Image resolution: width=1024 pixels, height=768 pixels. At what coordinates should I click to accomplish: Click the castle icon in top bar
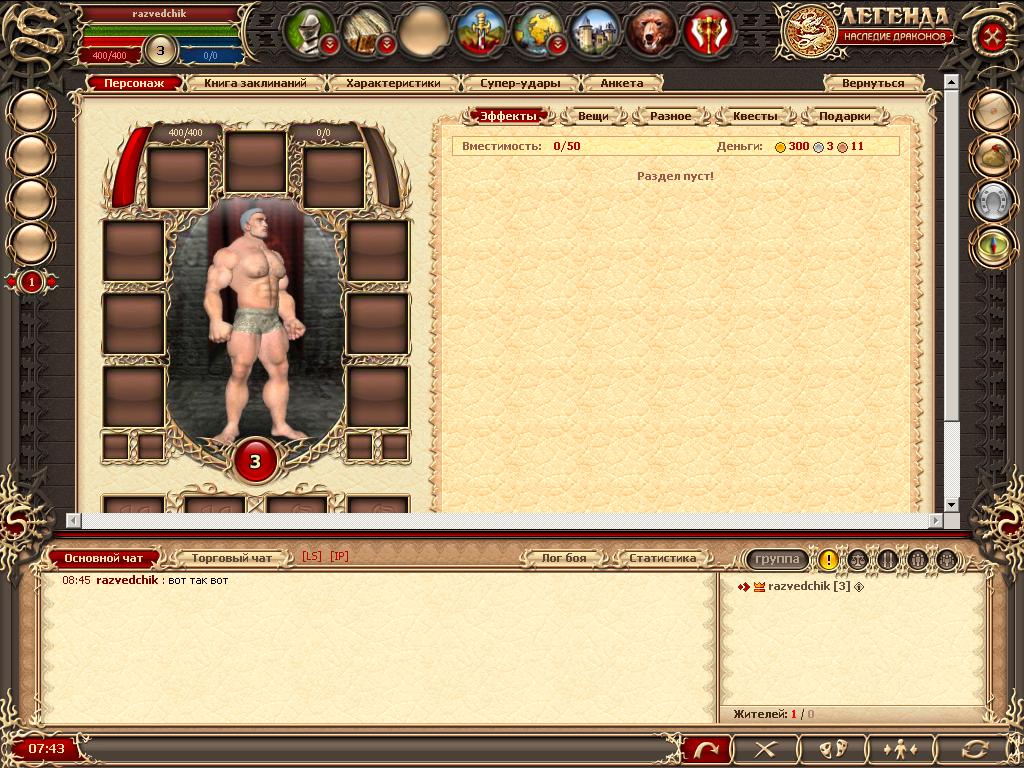tap(595, 32)
